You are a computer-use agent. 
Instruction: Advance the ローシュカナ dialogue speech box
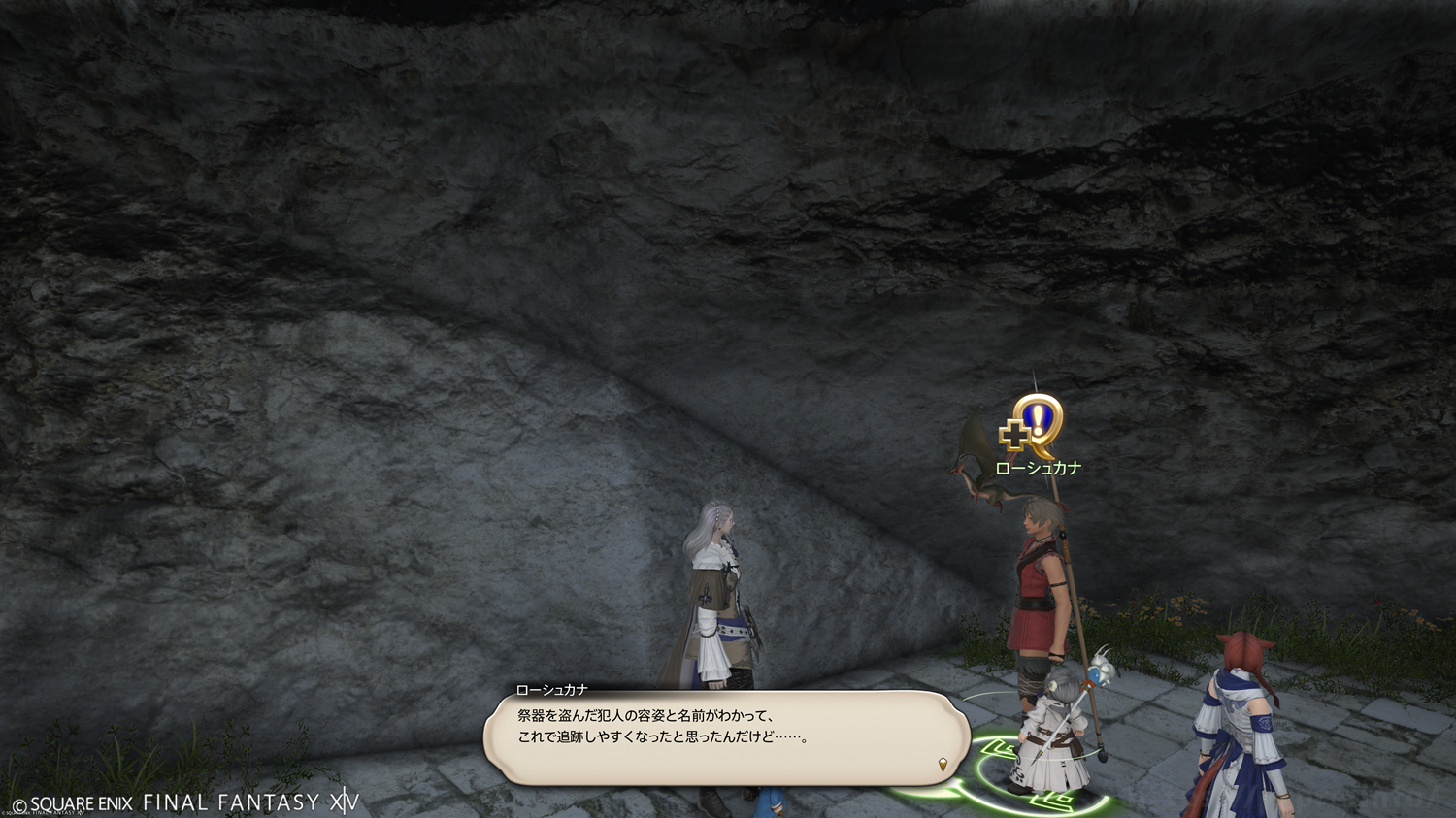click(x=726, y=737)
